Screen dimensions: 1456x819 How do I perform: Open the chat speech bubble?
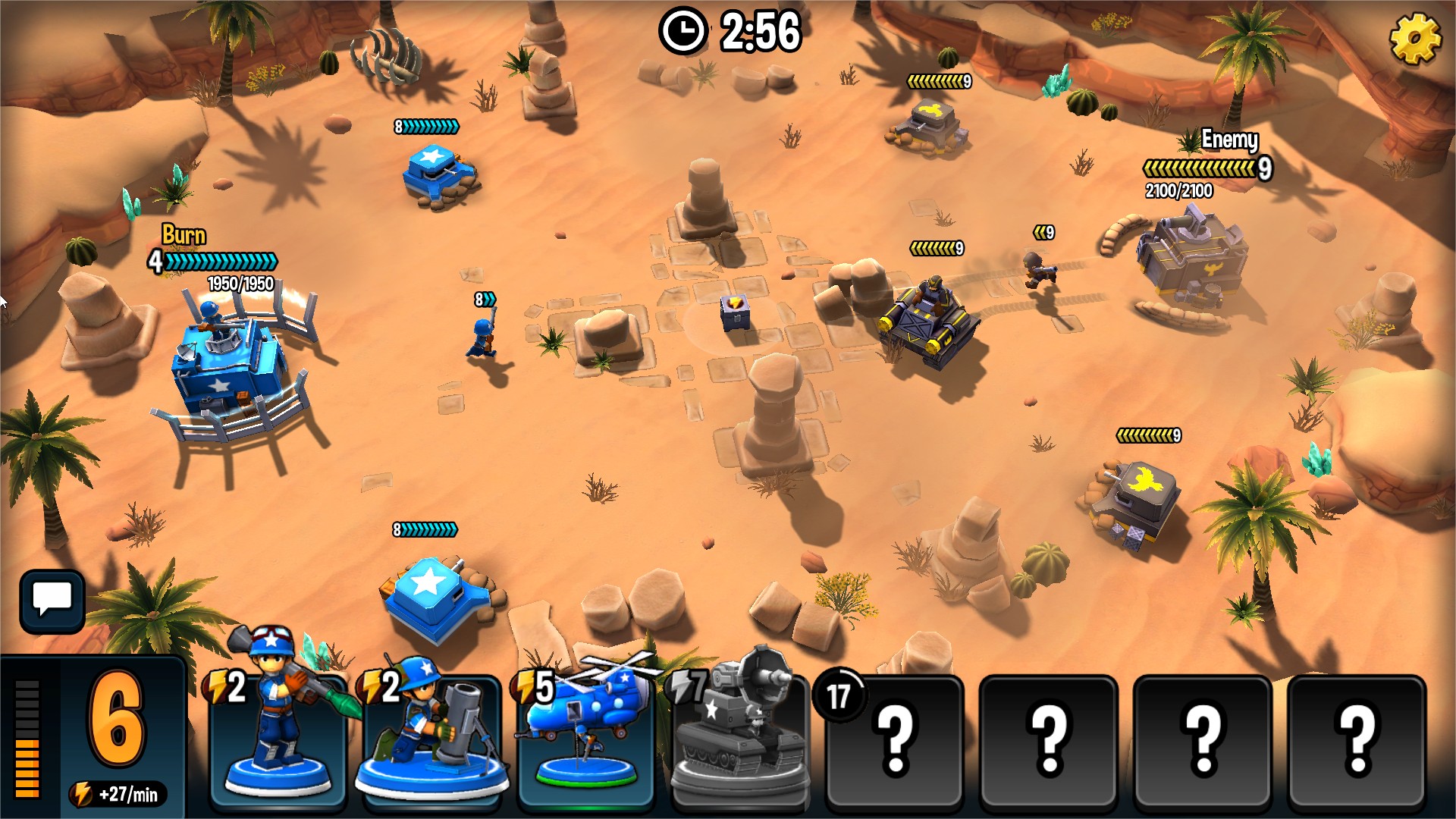coord(52,601)
